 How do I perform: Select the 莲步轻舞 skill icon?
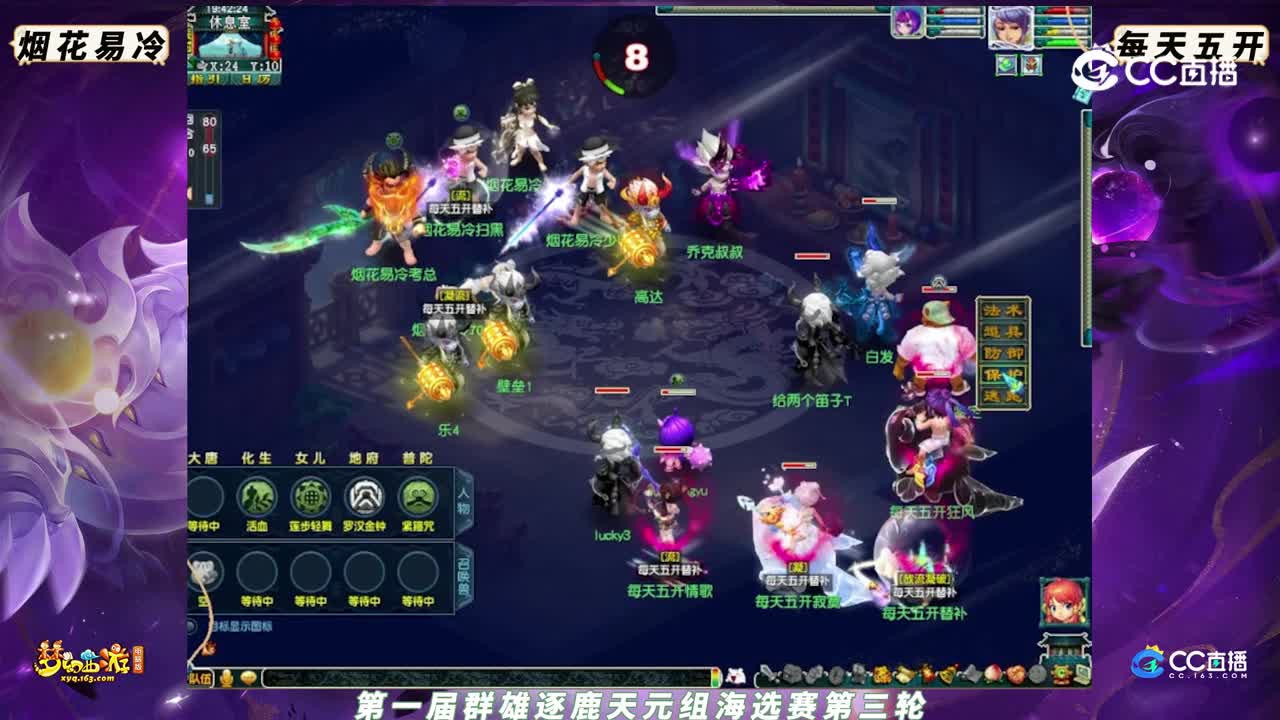(311, 496)
